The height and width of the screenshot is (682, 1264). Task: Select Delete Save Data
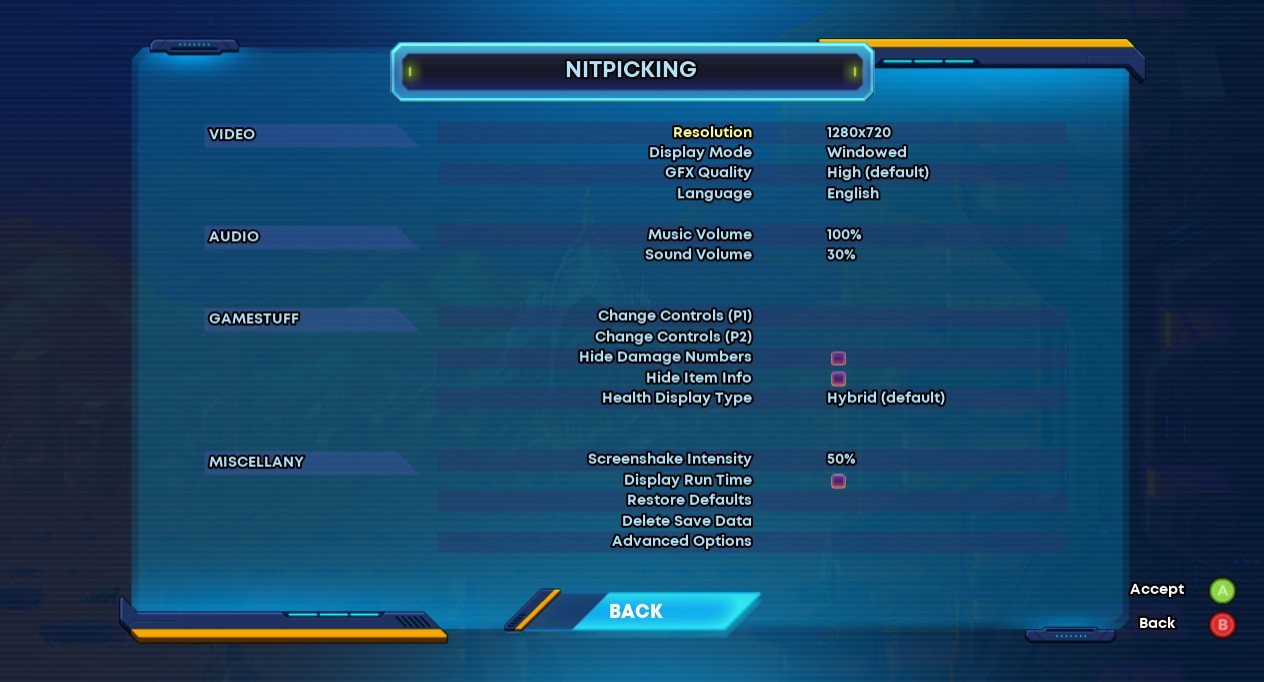coord(686,520)
